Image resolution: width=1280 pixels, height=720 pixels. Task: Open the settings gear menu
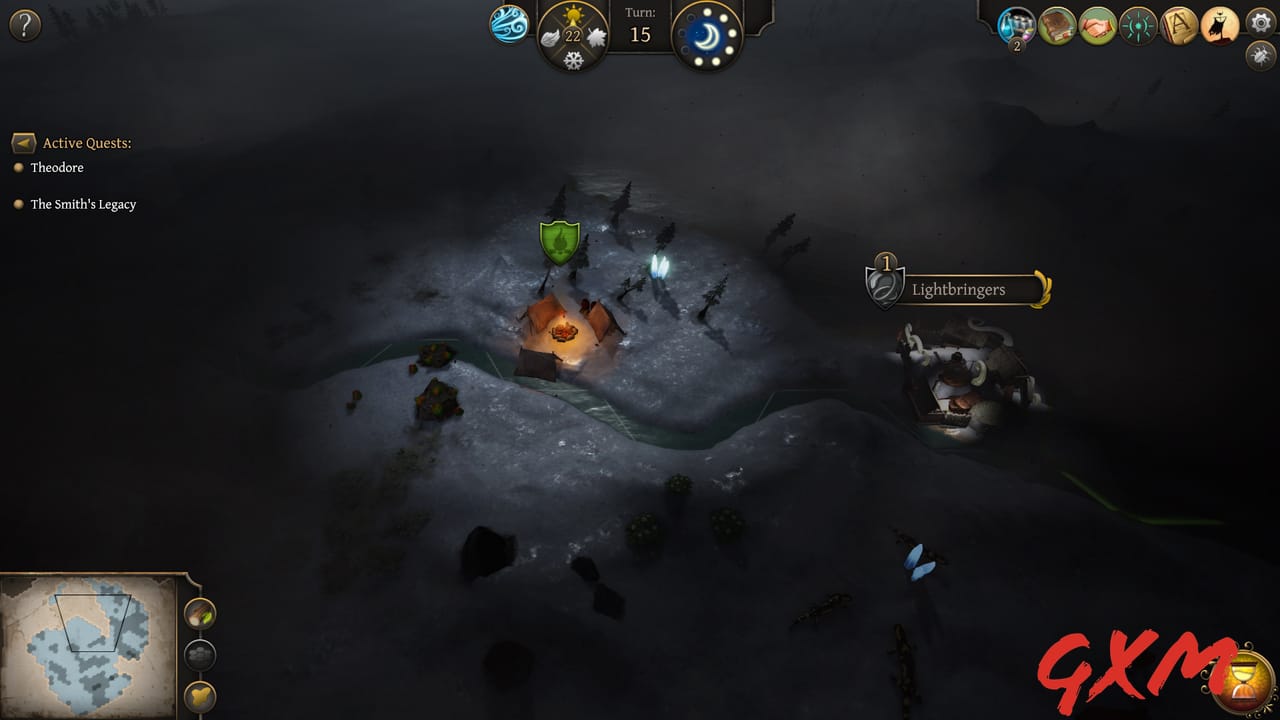click(x=1260, y=25)
